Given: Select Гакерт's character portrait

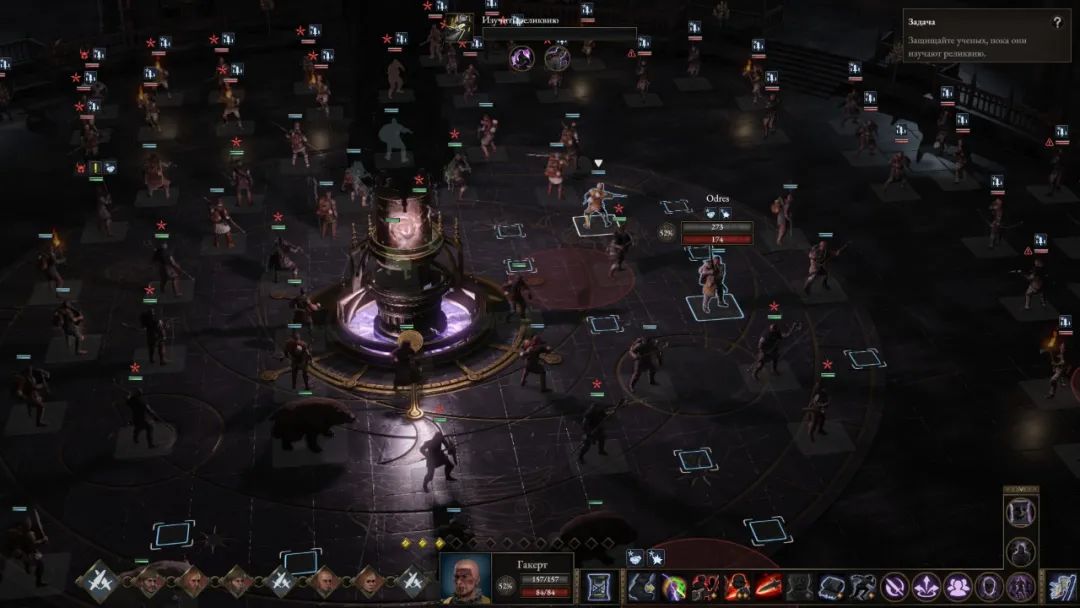Looking at the screenshot, I should [466, 578].
